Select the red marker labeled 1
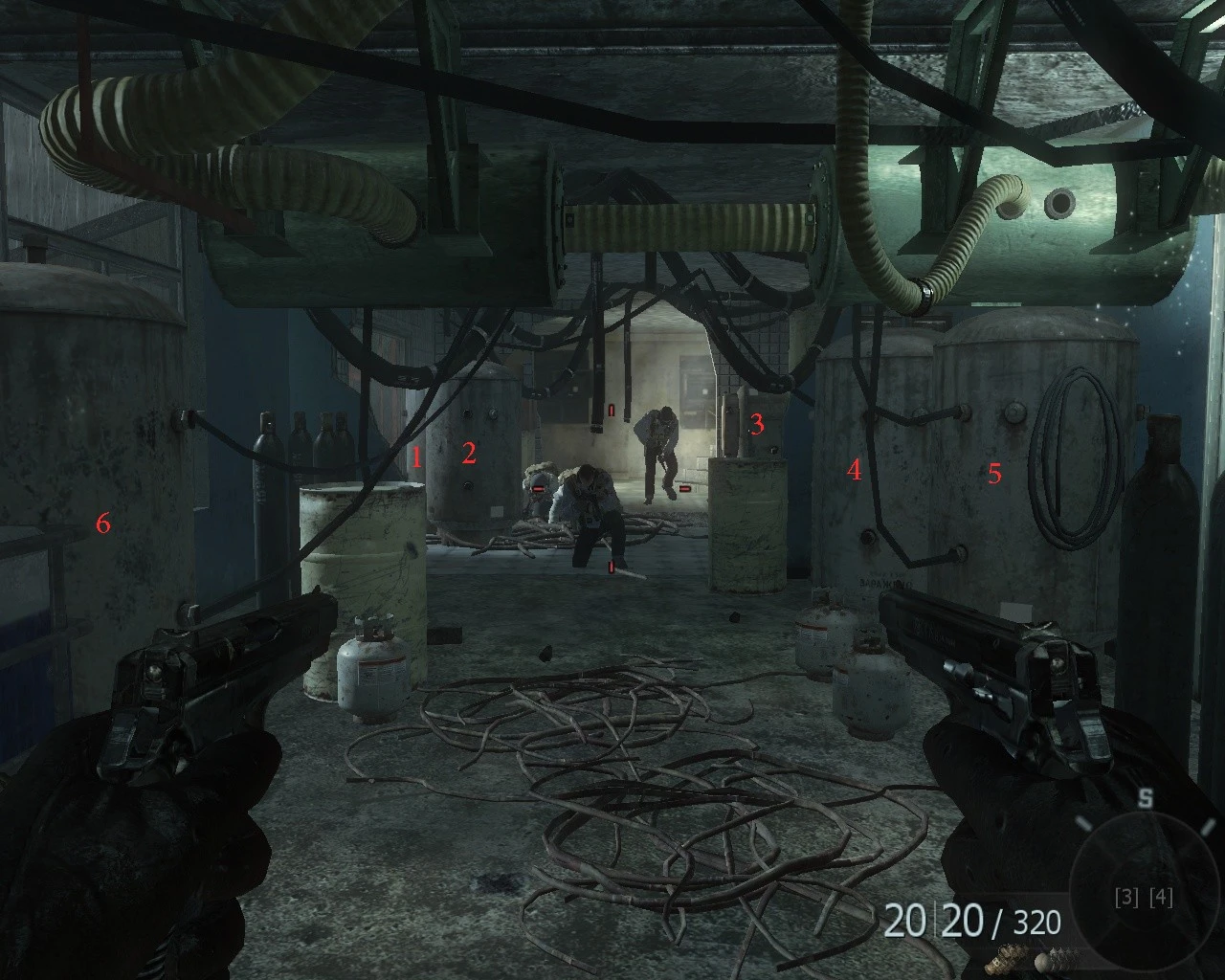The width and height of the screenshot is (1225, 980). click(x=416, y=457)
